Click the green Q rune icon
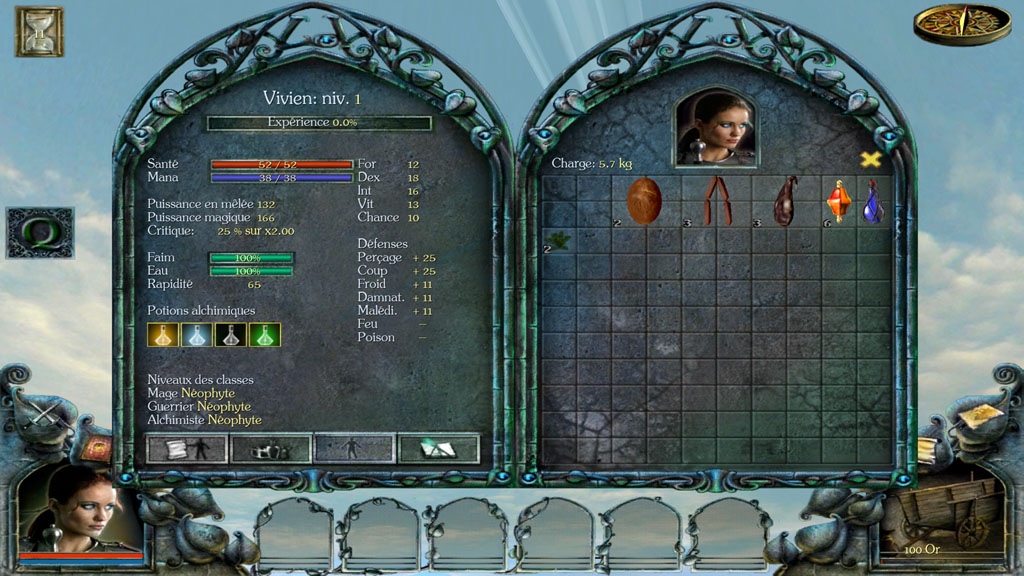This screenshot has height=576, width=1024. (40, 232)
